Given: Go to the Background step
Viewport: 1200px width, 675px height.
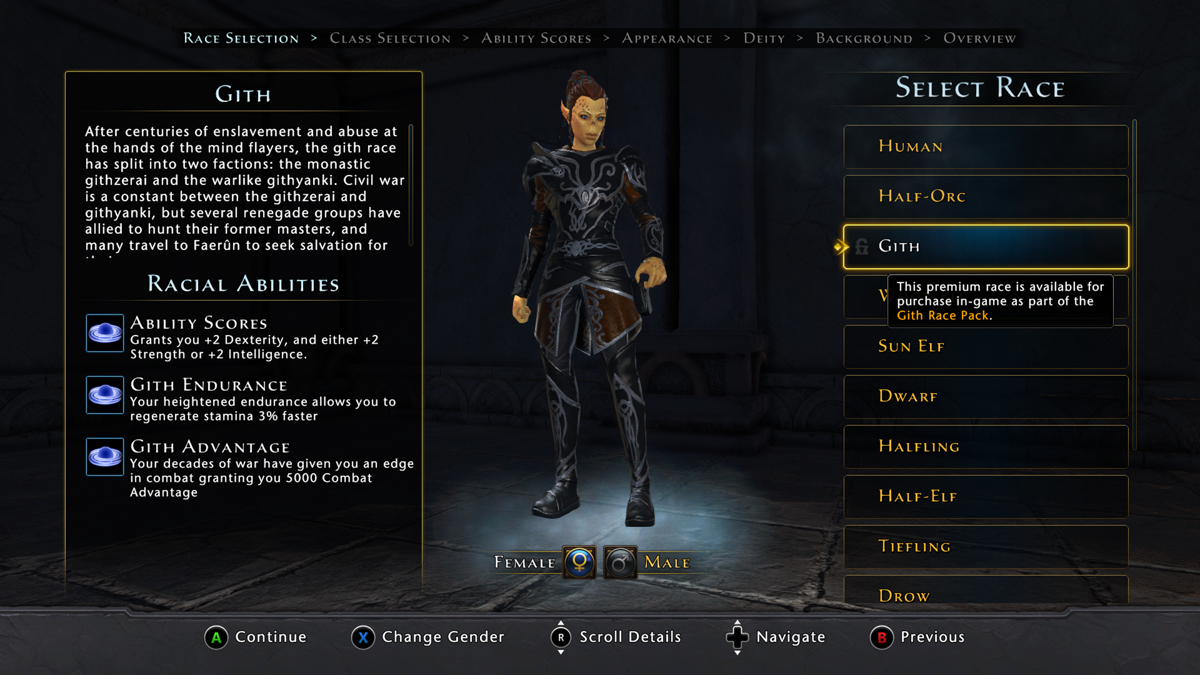Looking at the screenshot, I should pyautogui.click(x=864, y=39).
